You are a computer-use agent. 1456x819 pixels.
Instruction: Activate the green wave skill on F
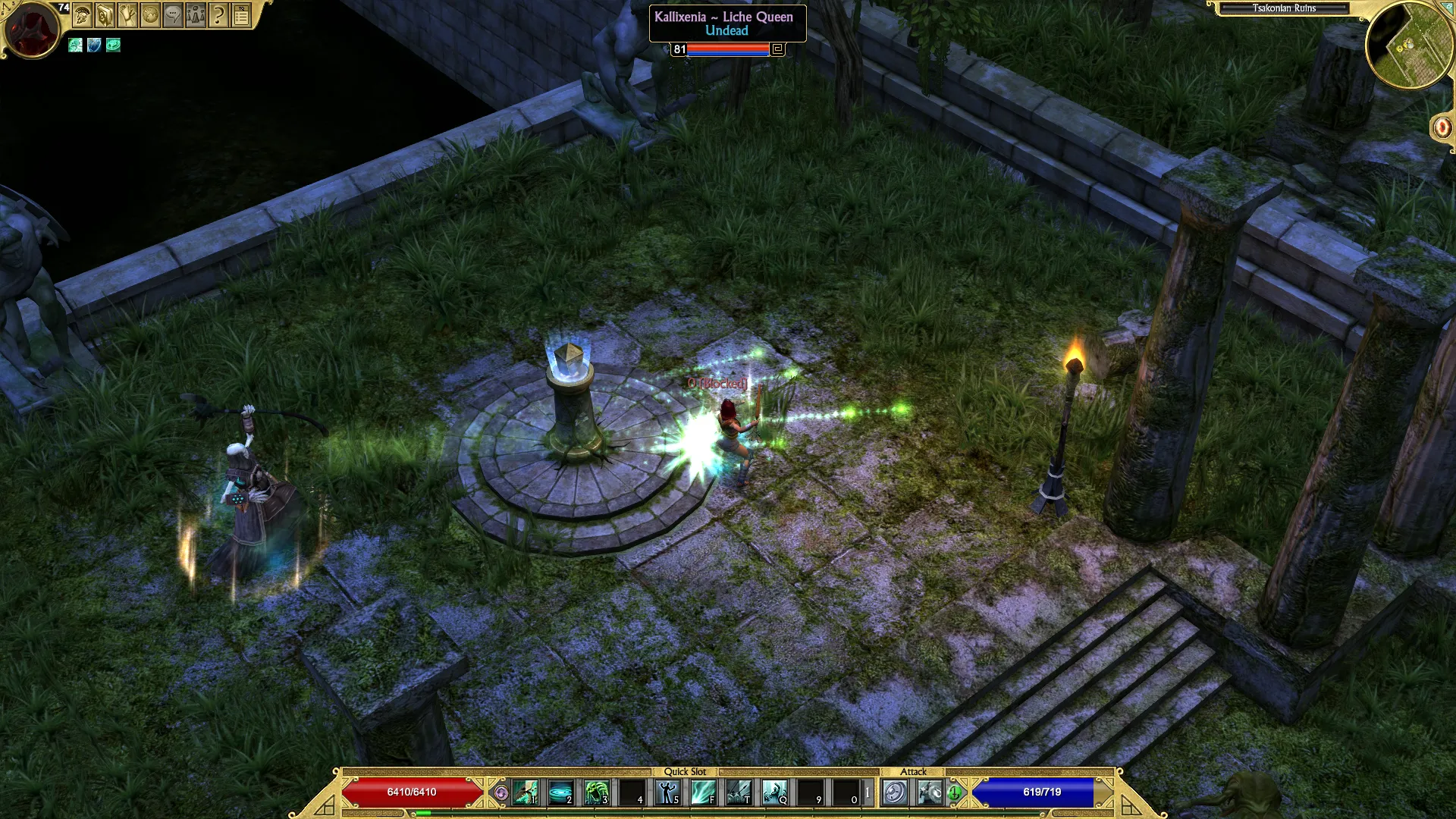(703, 793)
